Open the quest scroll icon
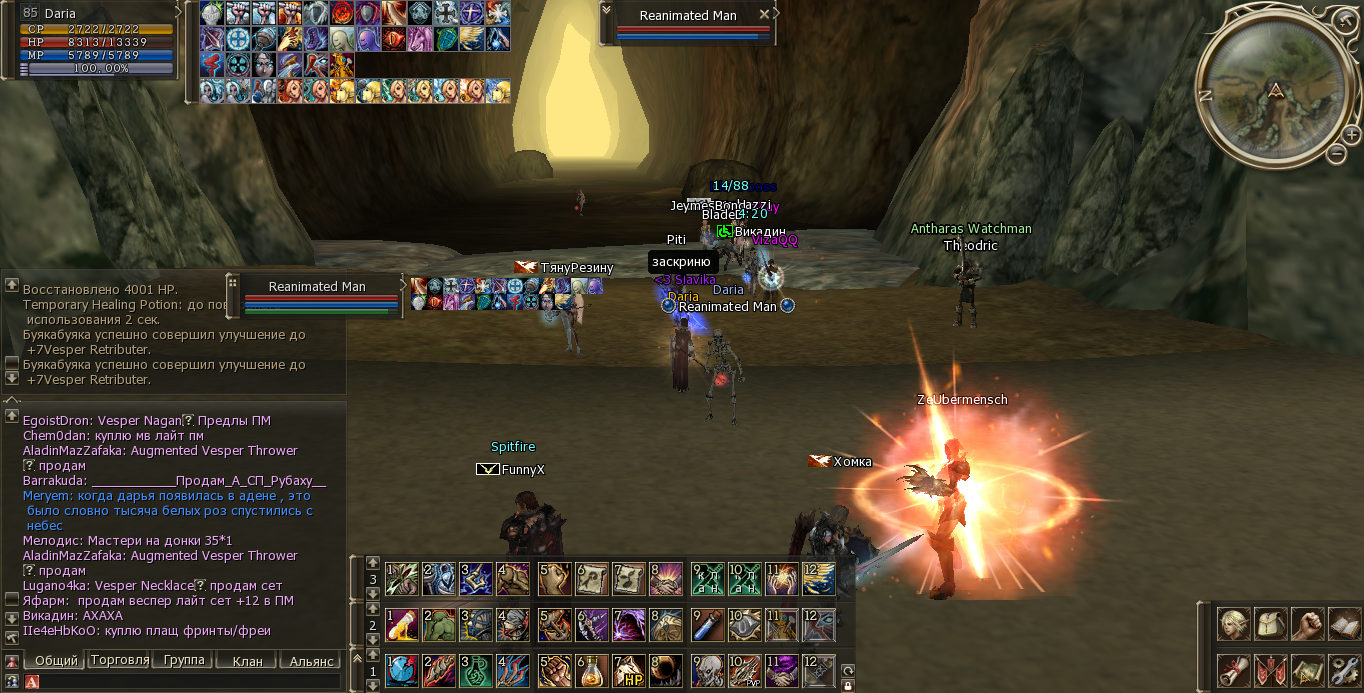 click(1233, 669)
